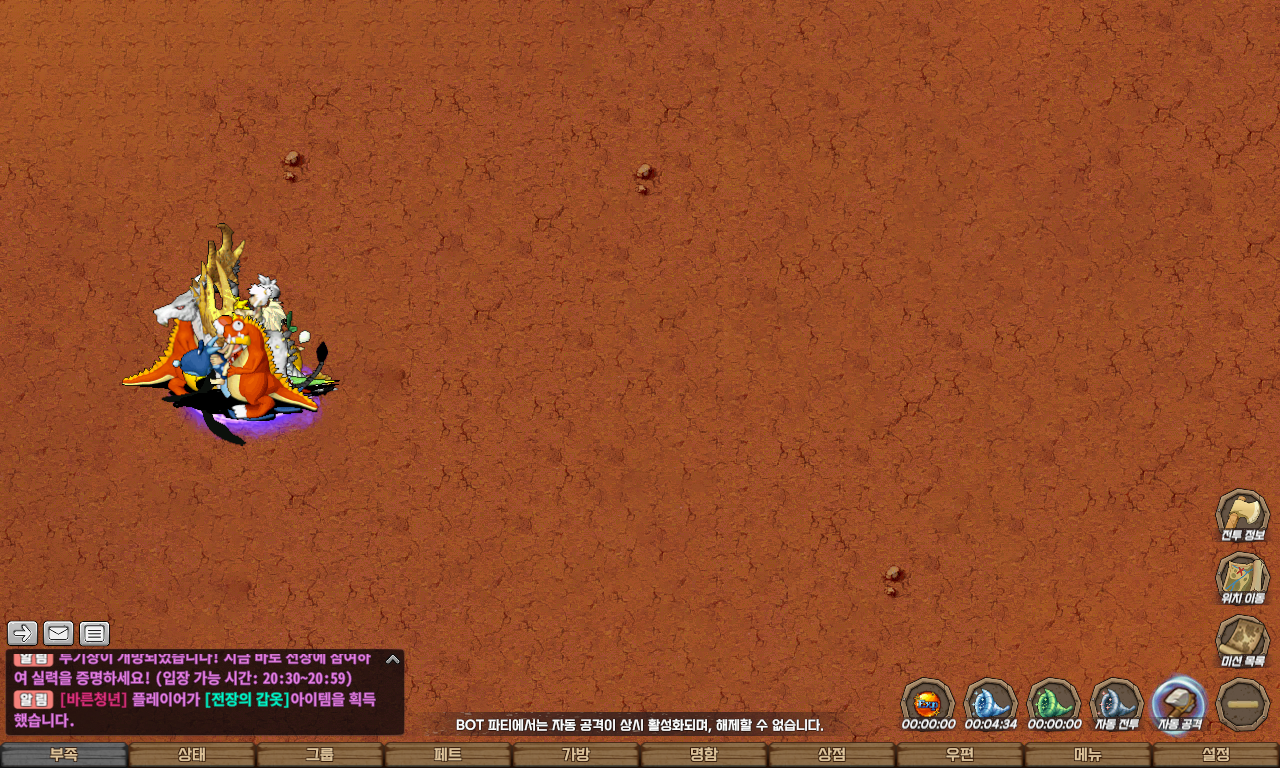The image size is (1280, 768).
Task: Open the 상태 (status) menu
Action: (x=192, y=755)
